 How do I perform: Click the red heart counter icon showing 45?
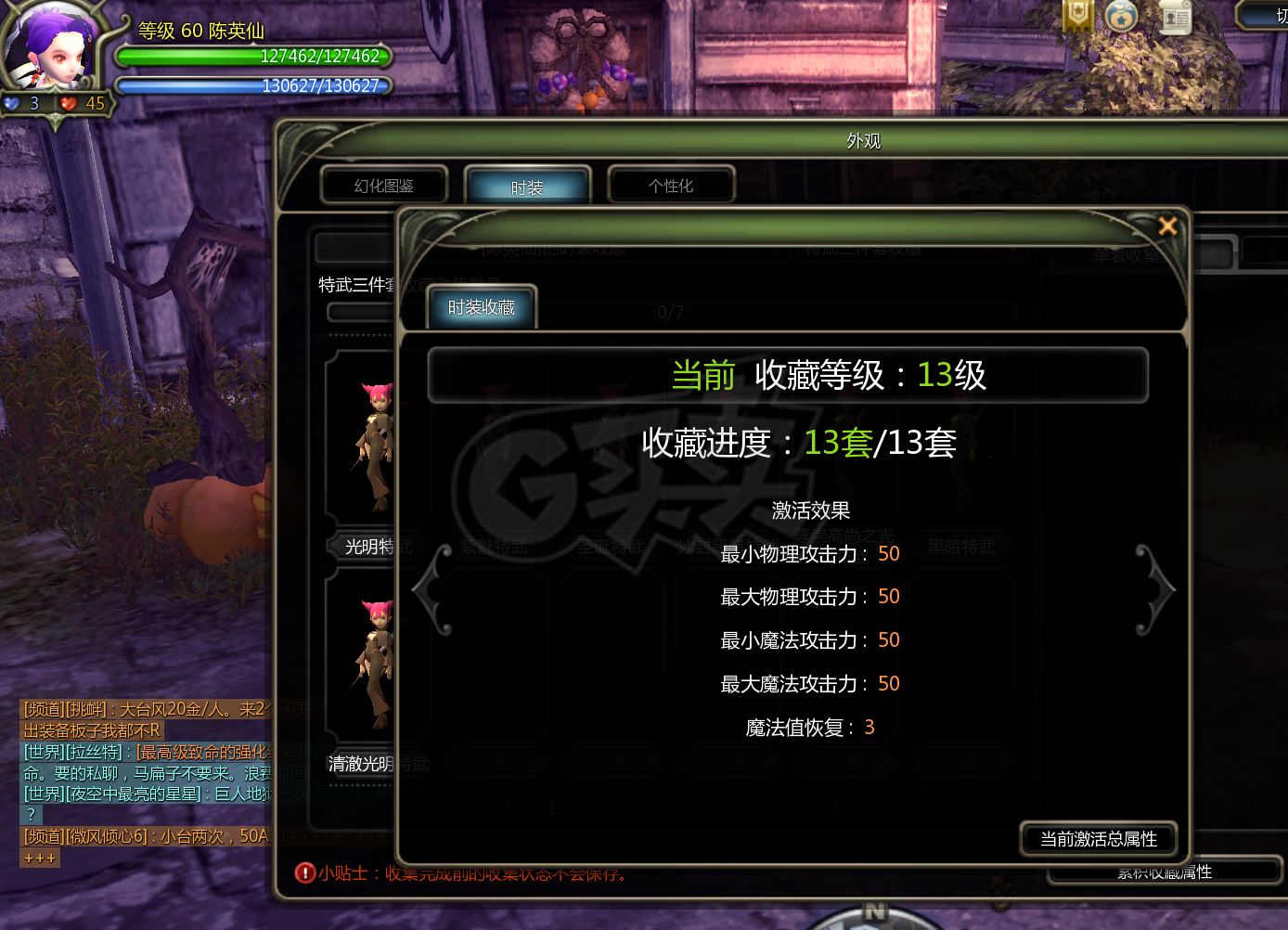pos(67,103)
